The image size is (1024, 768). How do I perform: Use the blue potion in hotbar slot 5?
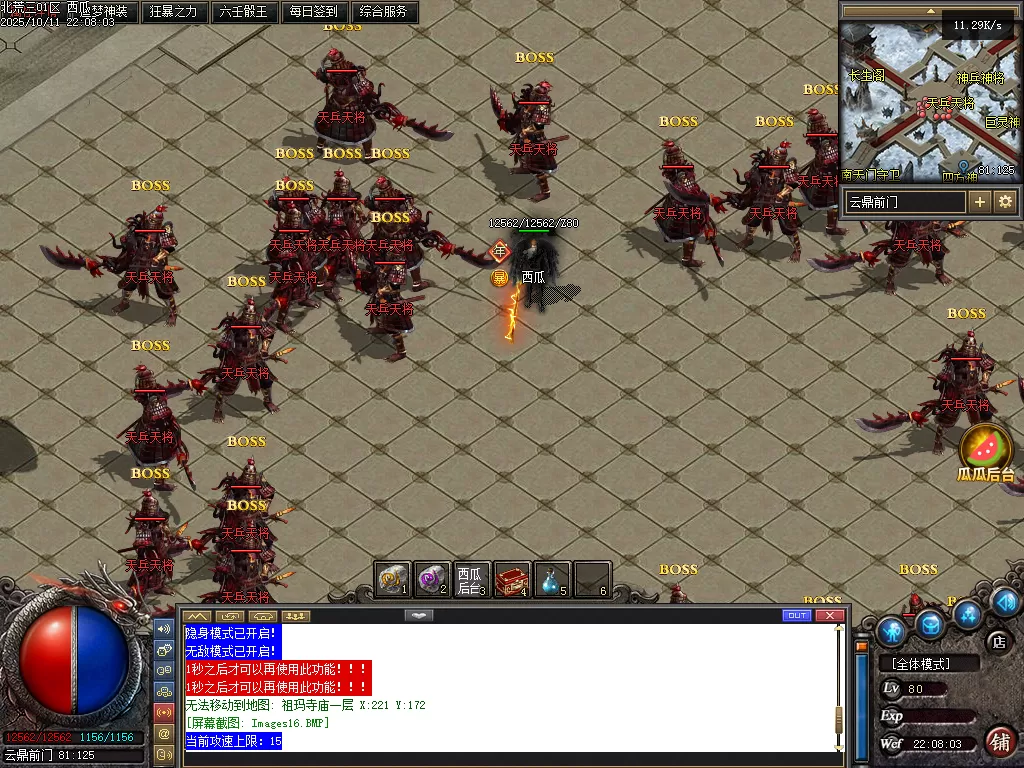(551, 579)
